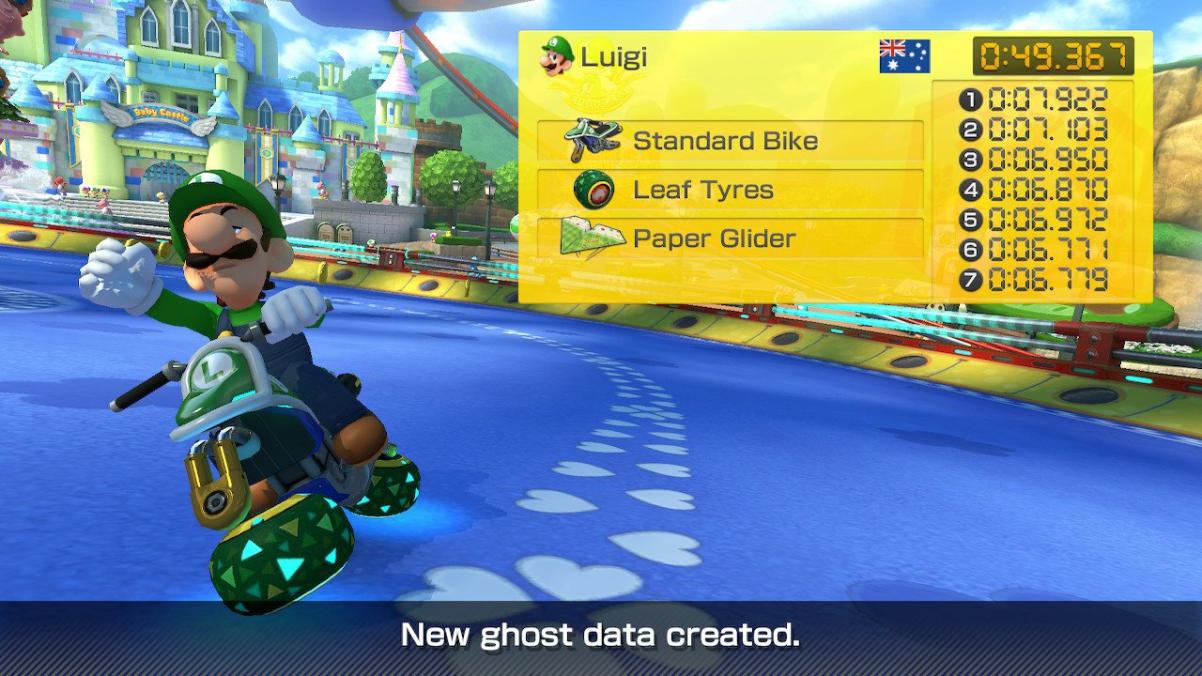Select the Australian flag icon
This screenshot has height=676, width=1202.
904,56
